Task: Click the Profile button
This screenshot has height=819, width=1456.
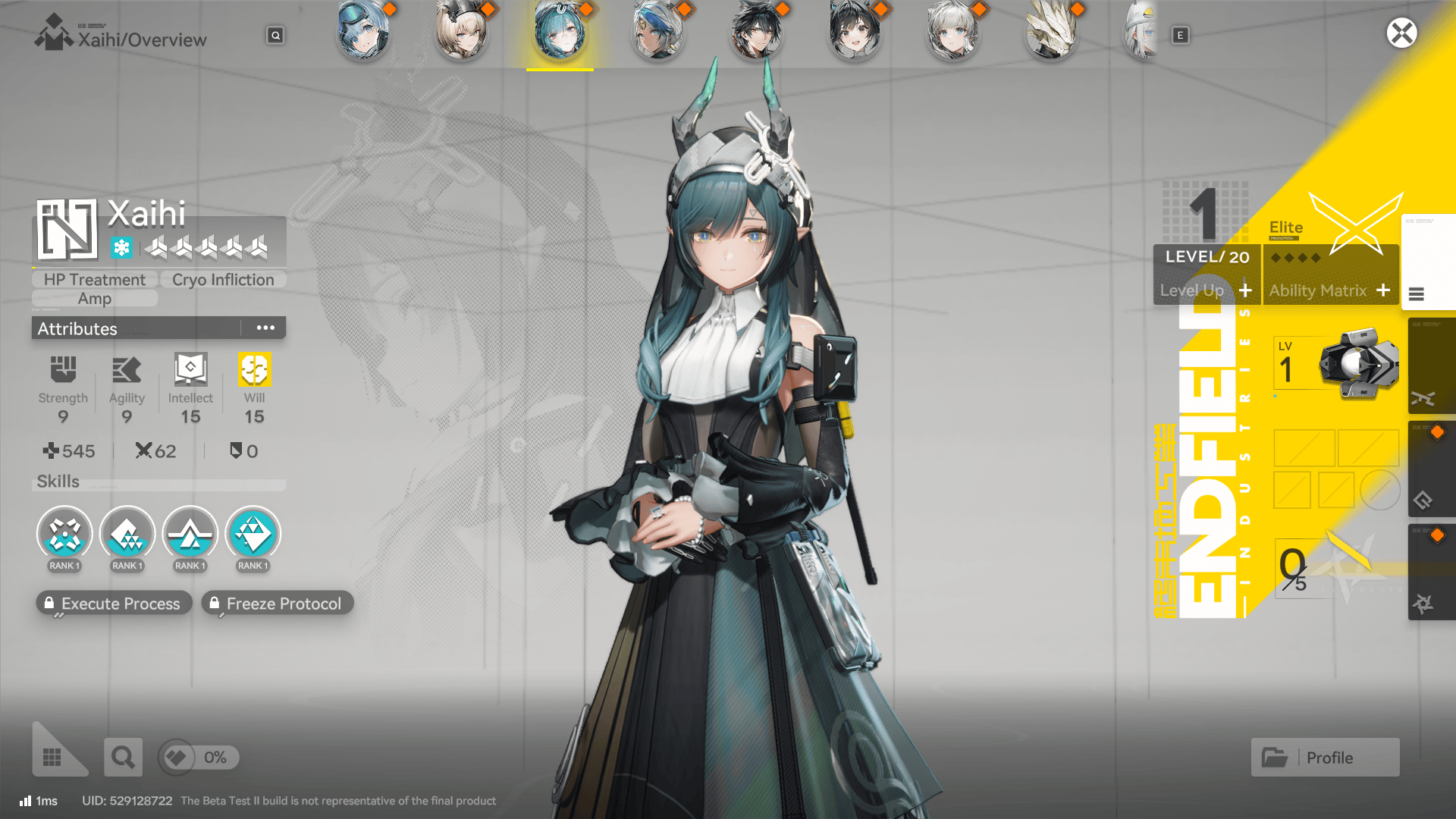Action: pos(1325,757)
